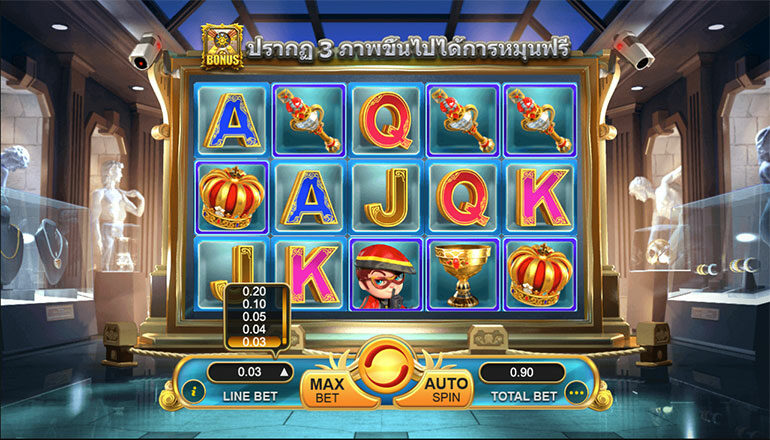Select the 0.10 line bet option

(254, 304)
